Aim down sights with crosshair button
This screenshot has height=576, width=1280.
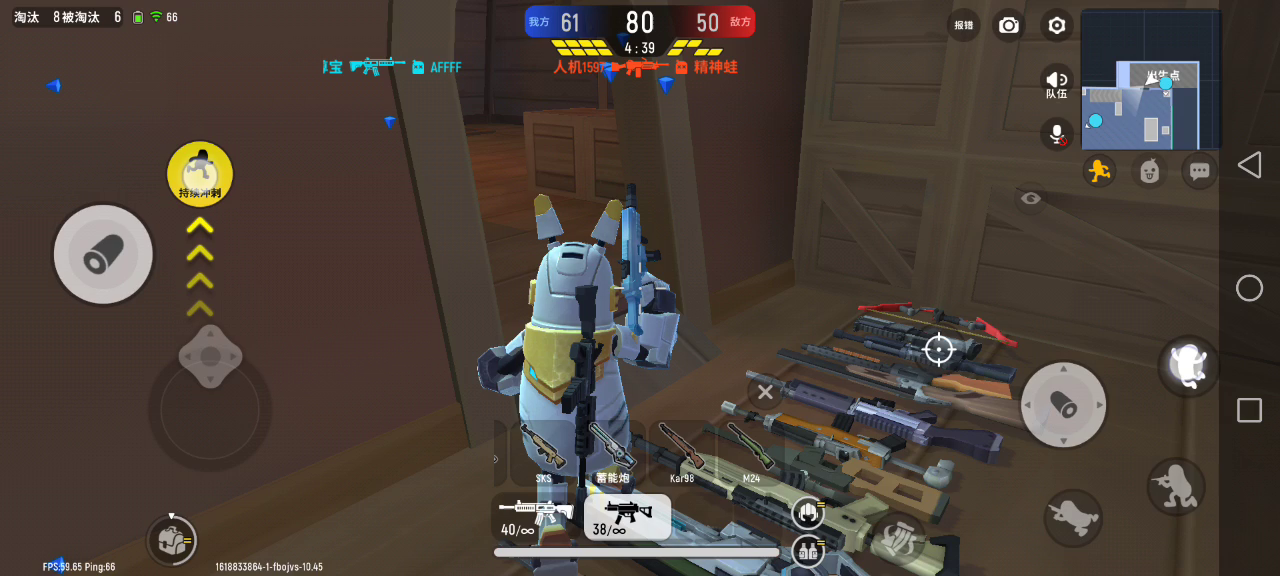point(938,349)
